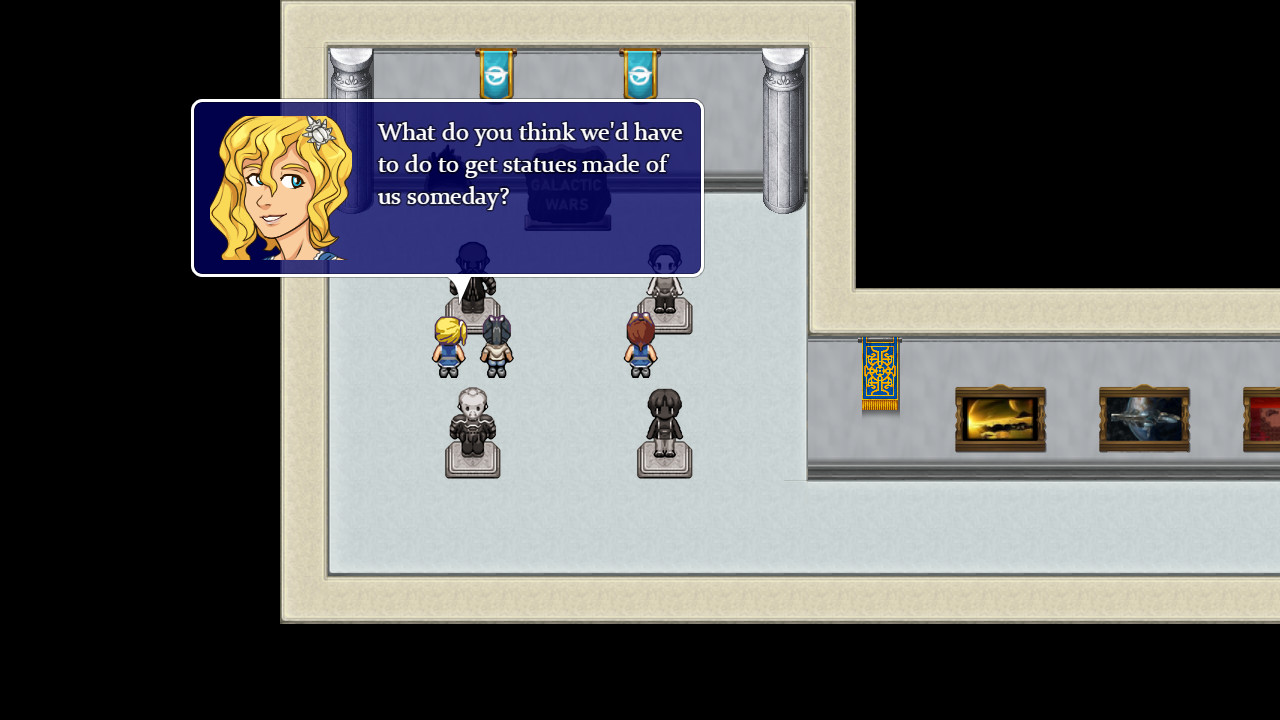1280x720 pixels.
Task: Click the blue-and-gold wall banner
Action: click(878, 378)
